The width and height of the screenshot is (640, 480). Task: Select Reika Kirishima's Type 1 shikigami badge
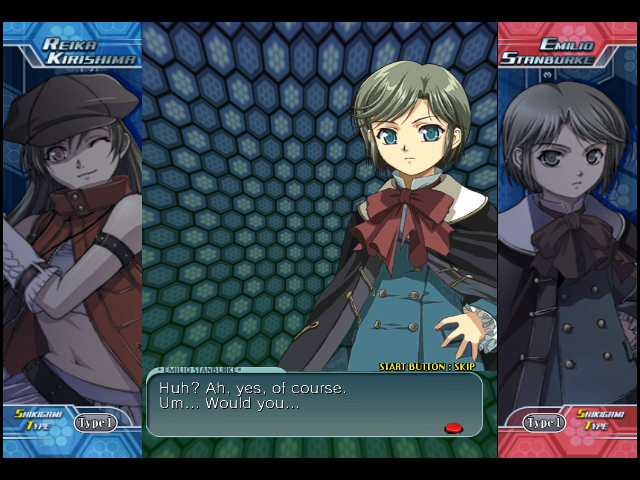[95, 423]
